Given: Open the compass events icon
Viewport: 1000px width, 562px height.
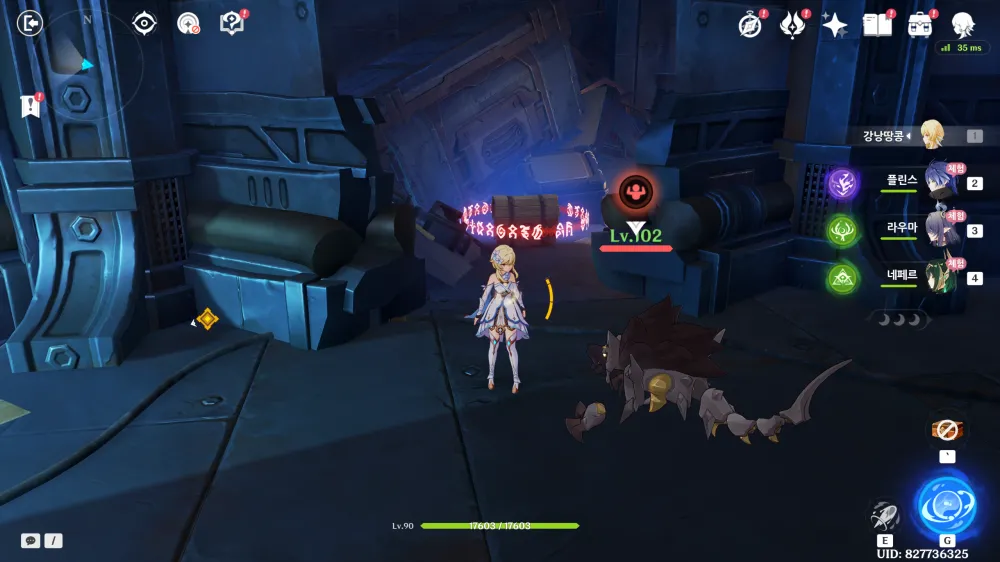Looking at the screenshot, I should point(750,25).
